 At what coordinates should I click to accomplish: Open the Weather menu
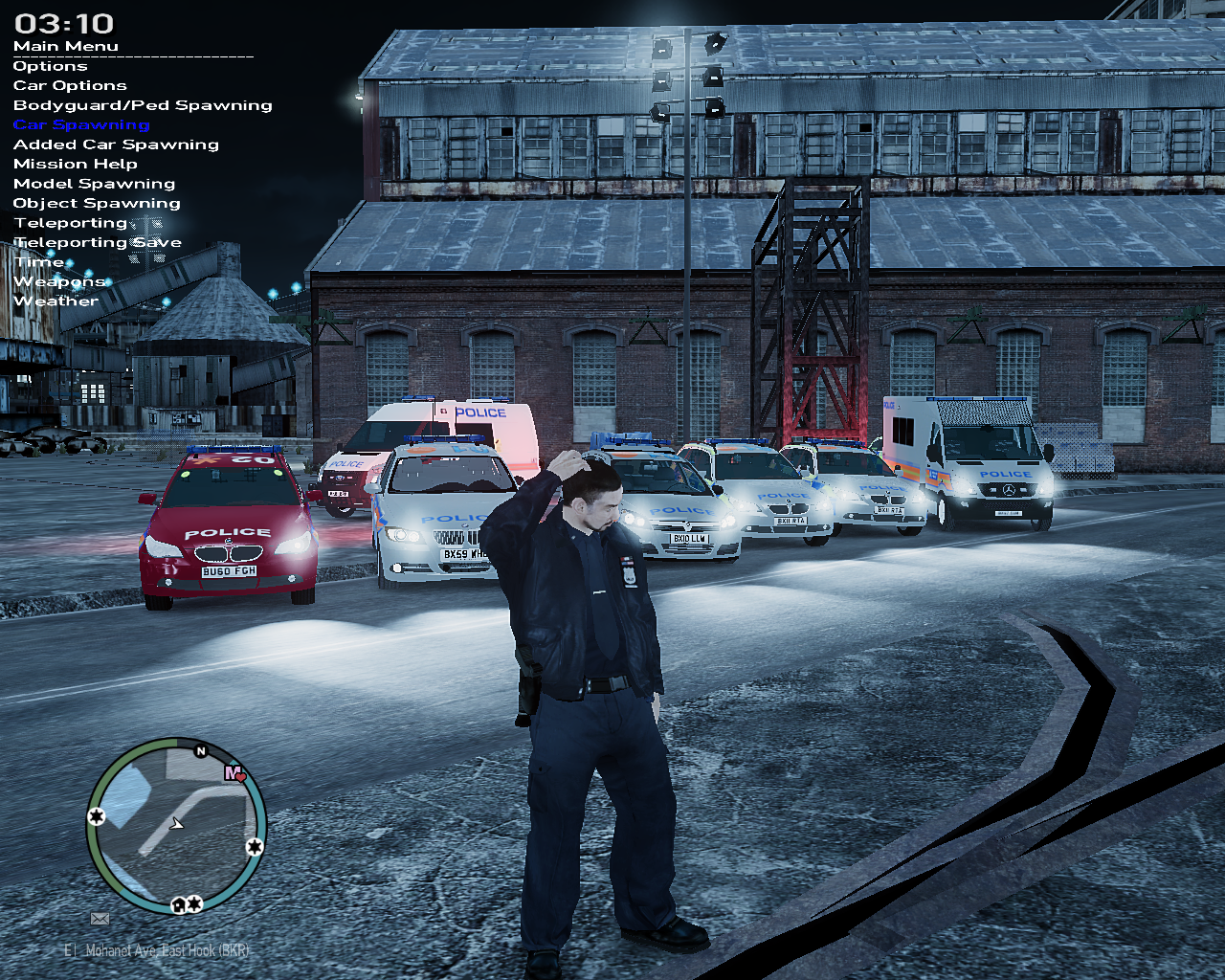56,301
